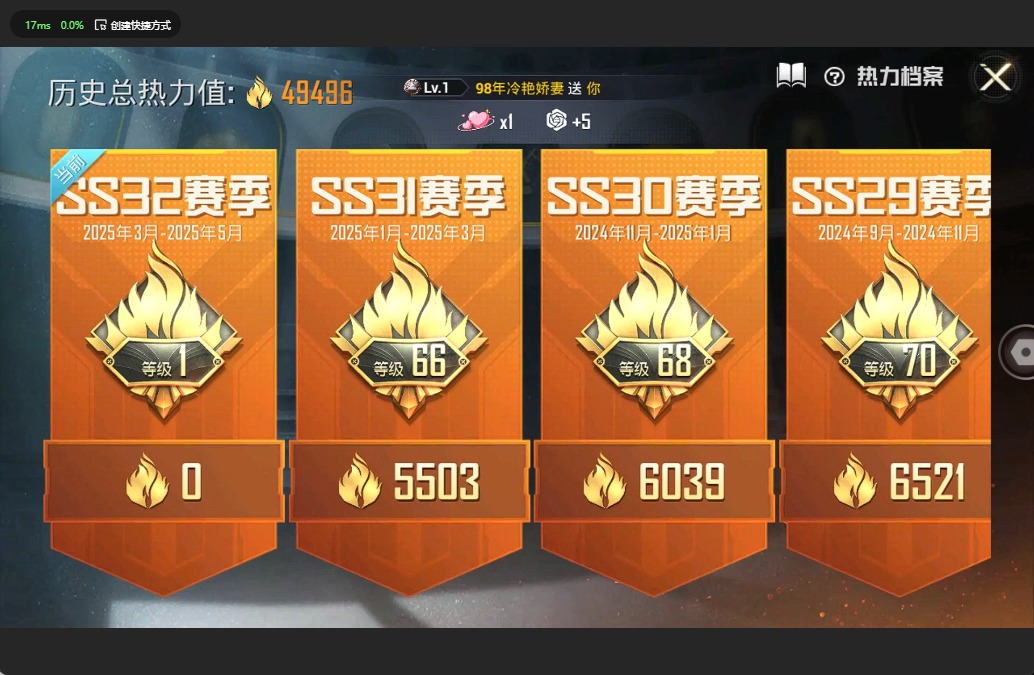Open the hexagon floating side button
The height and width of the screenshot is (675, 1034).
click(1020, 352)
